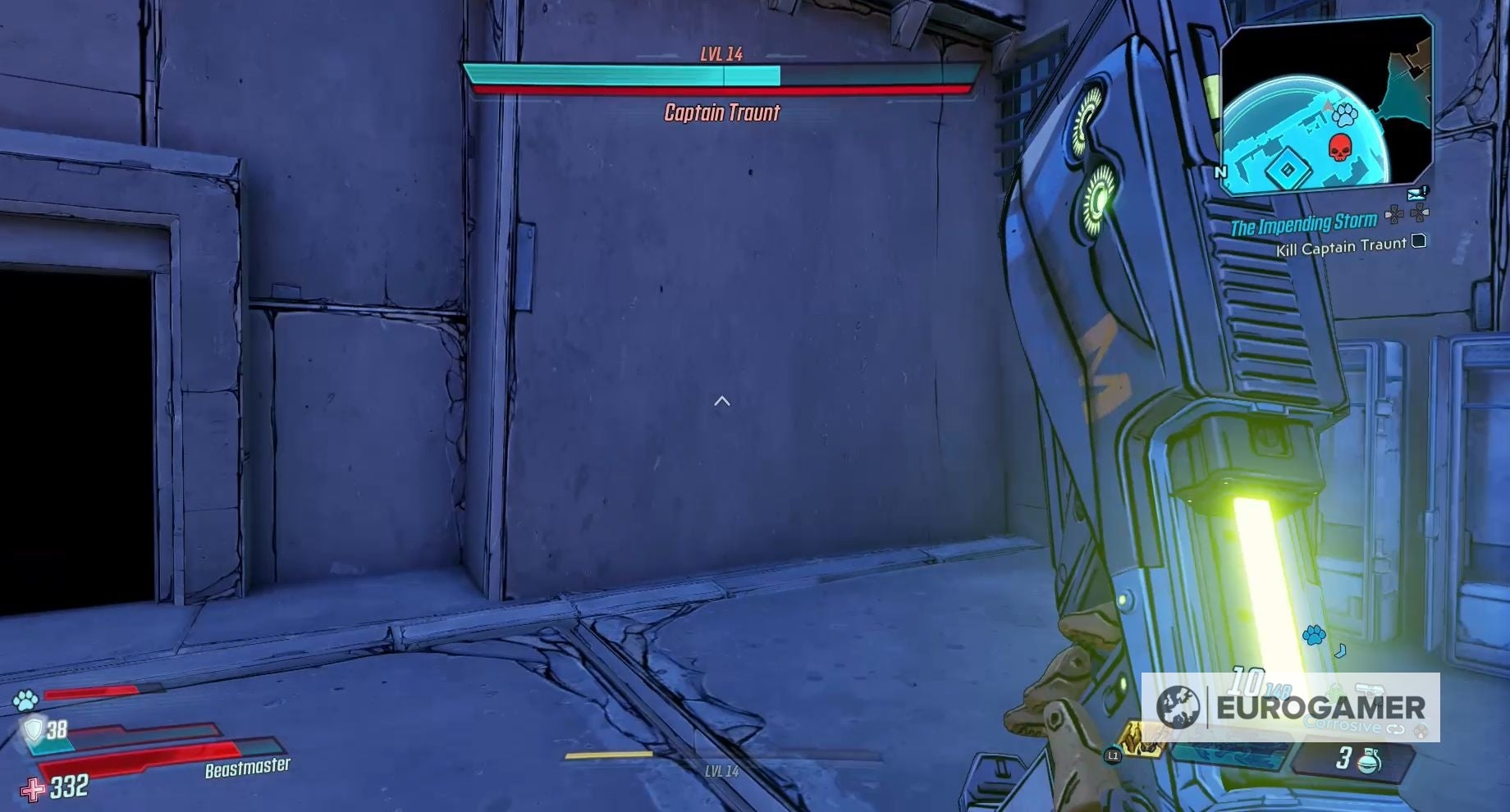1510x812 pixels.
Task: Select the pistol icon above Corrosive
Action: coord(1370,690)
